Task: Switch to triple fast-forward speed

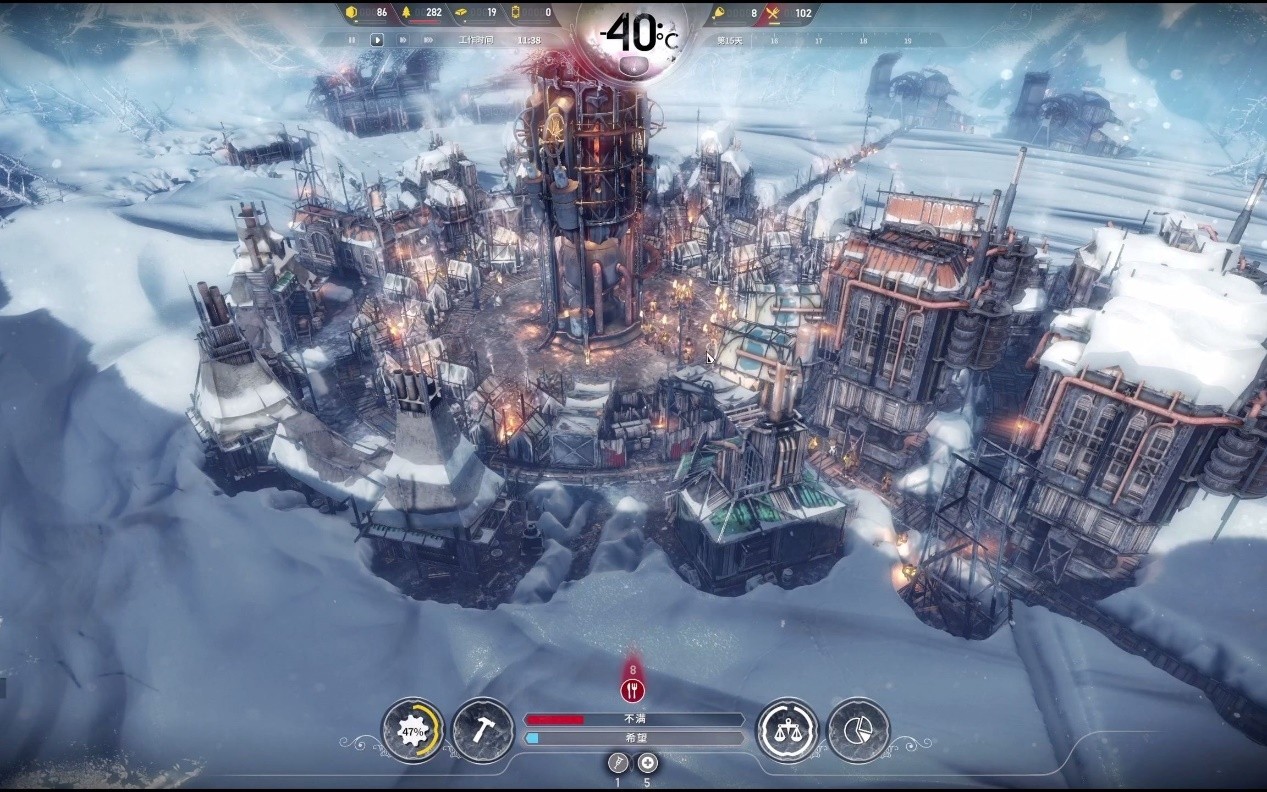Action: (426, 40)
